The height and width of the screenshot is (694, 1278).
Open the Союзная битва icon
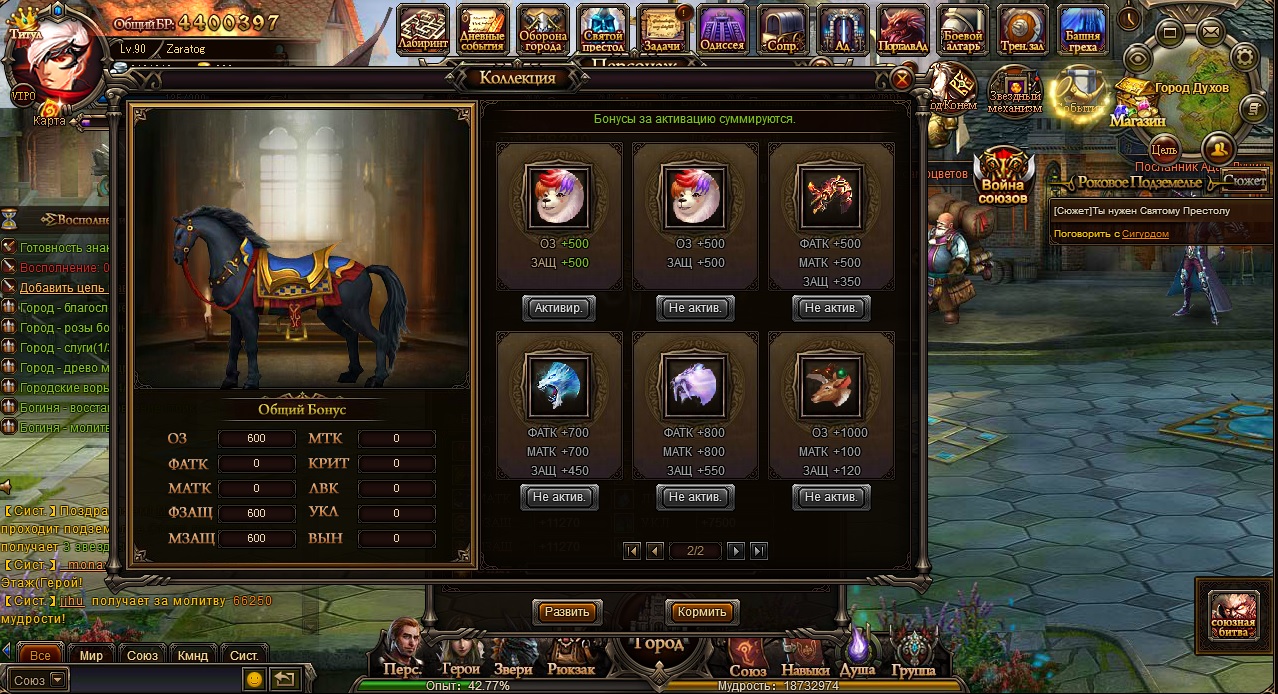(1233, 614)
